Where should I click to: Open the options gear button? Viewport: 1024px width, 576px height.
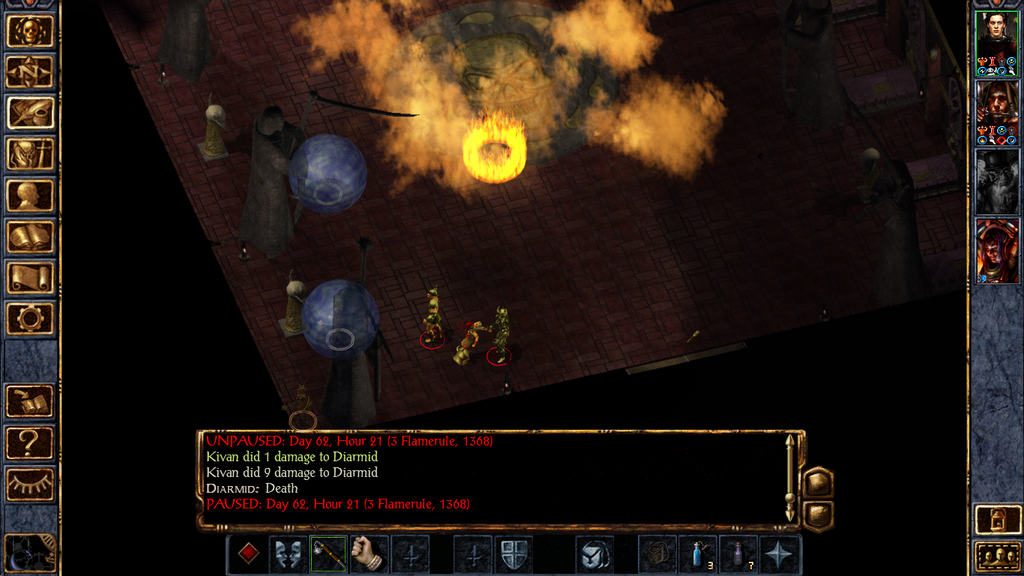pyautogui.click(x=30, y=319)
